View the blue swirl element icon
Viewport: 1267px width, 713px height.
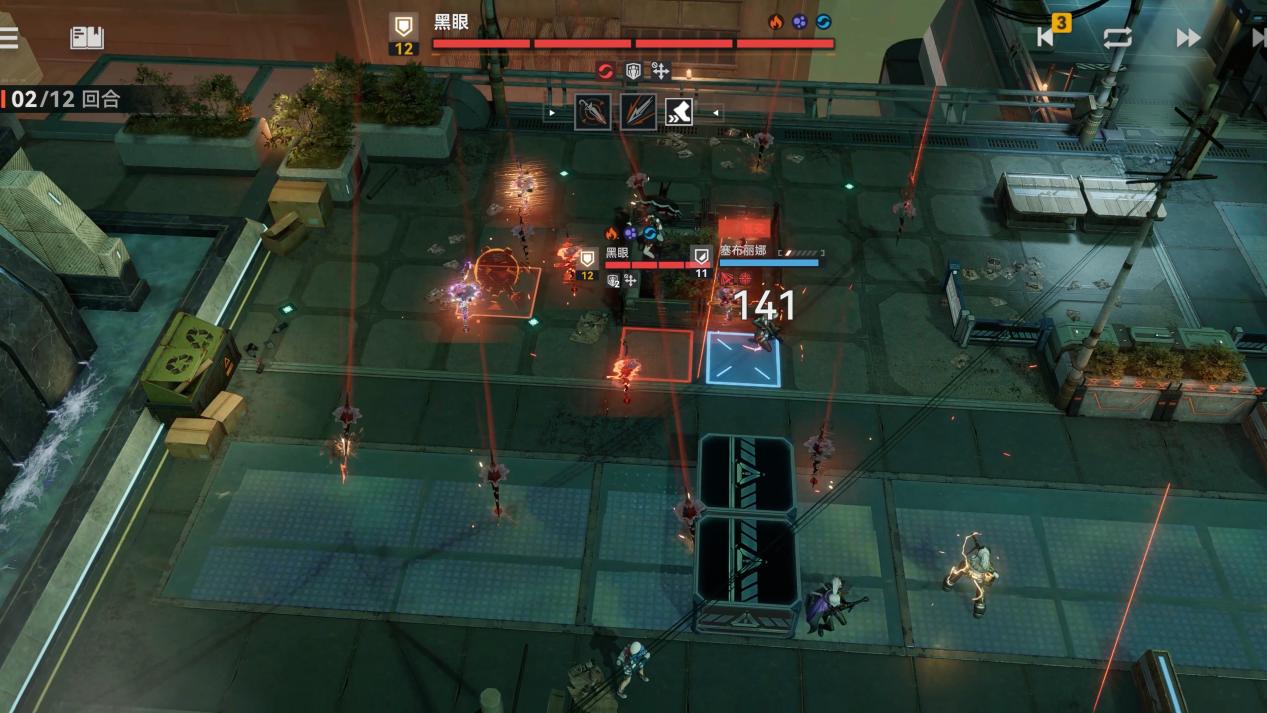823,21
